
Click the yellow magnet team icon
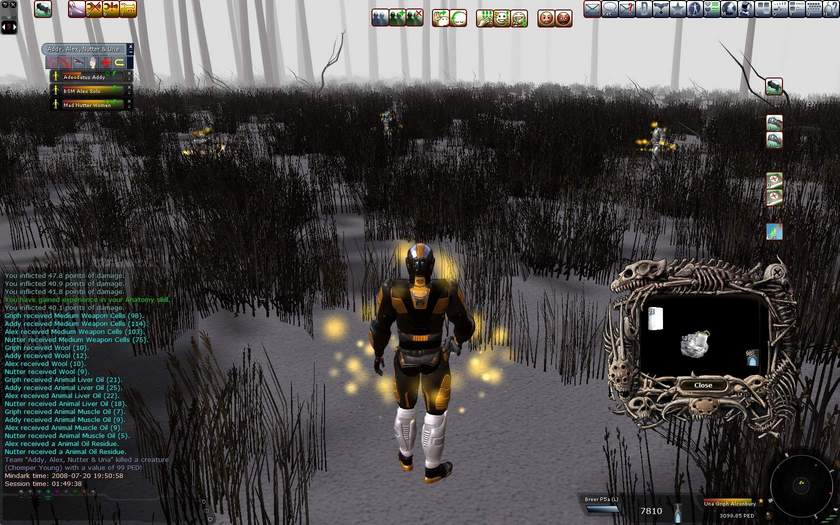pos(120,62)
